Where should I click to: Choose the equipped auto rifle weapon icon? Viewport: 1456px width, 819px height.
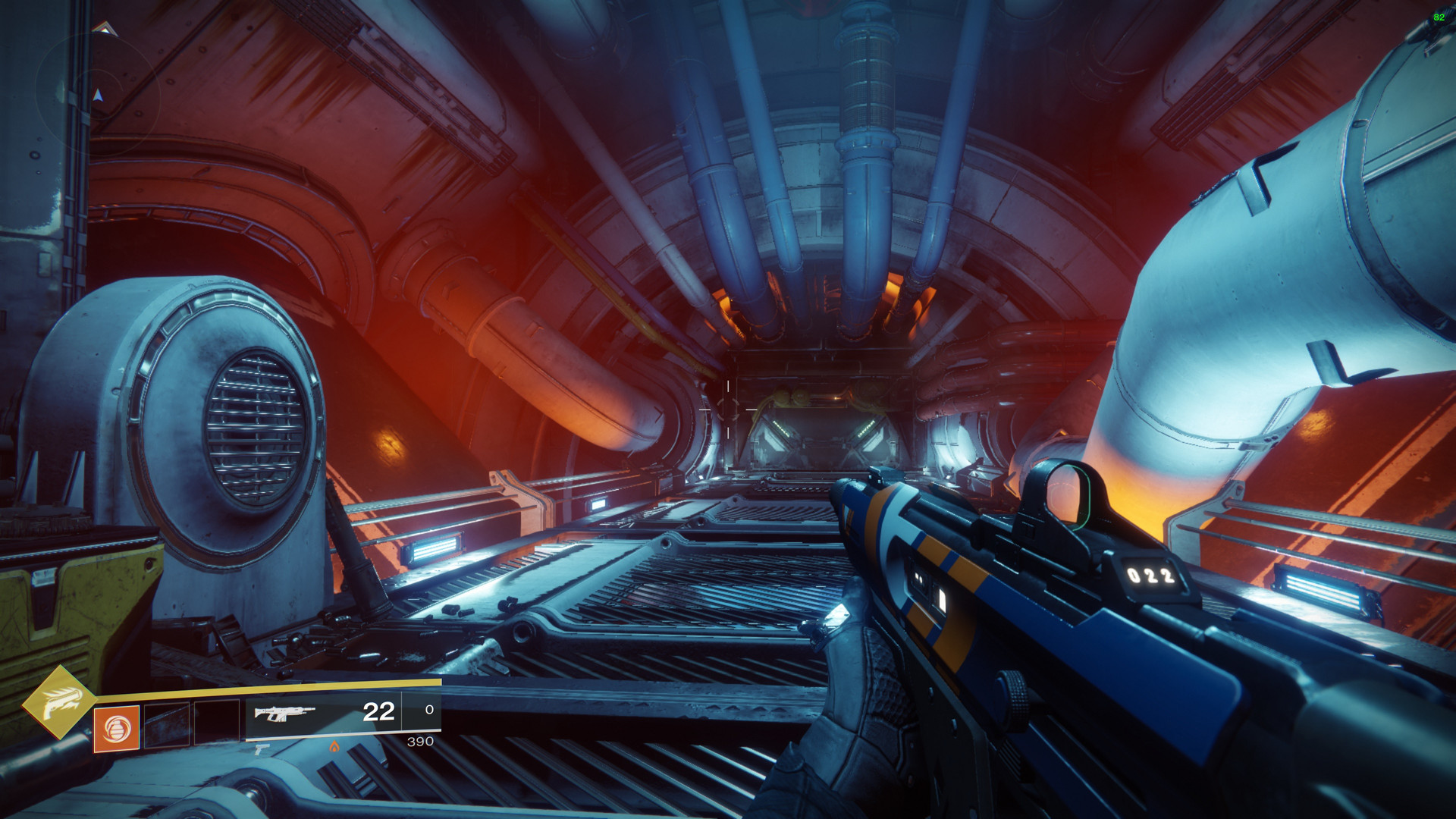pyautogui.click(x=284, y=713)
